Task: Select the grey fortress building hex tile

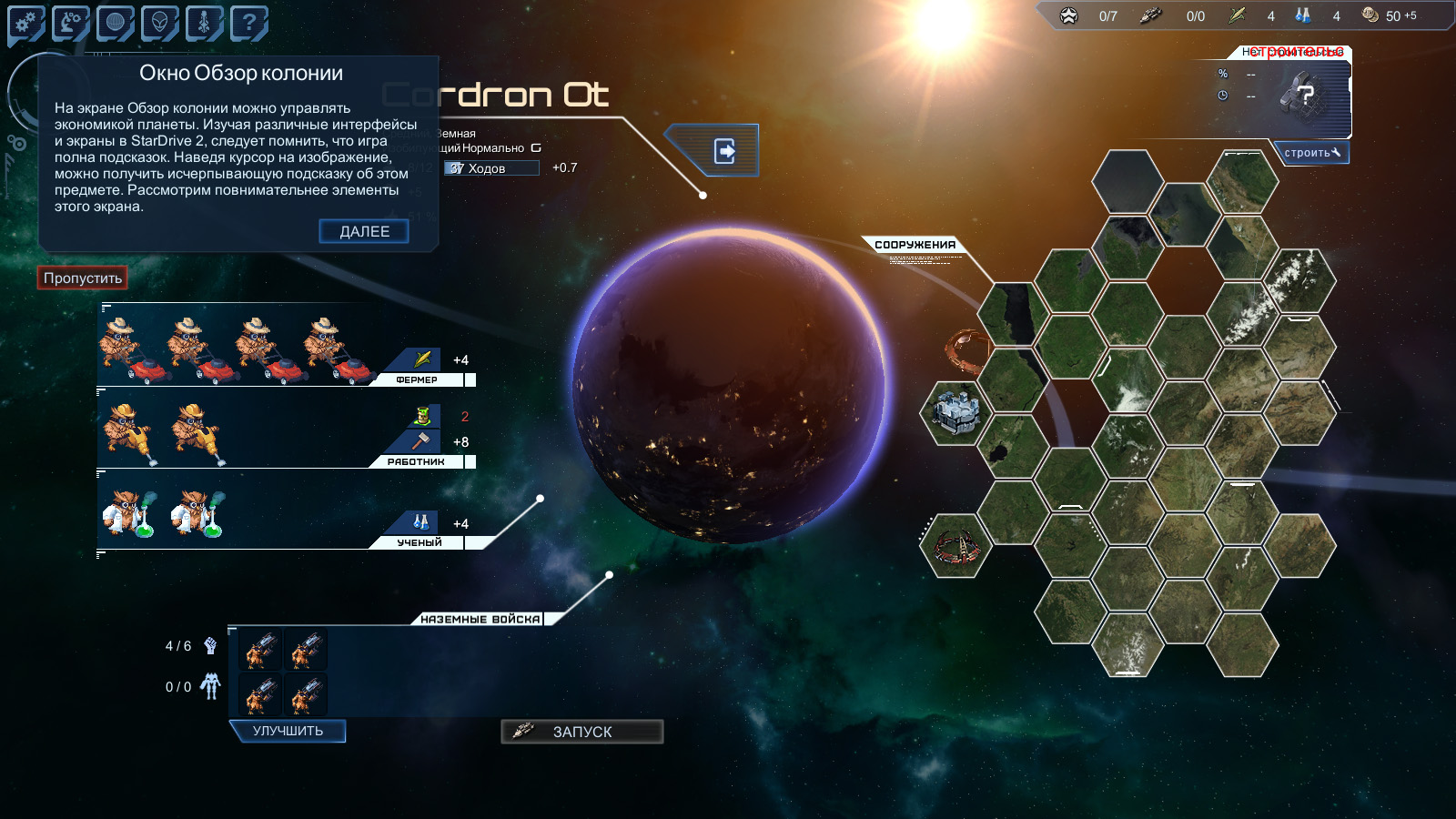Action: 955,412
